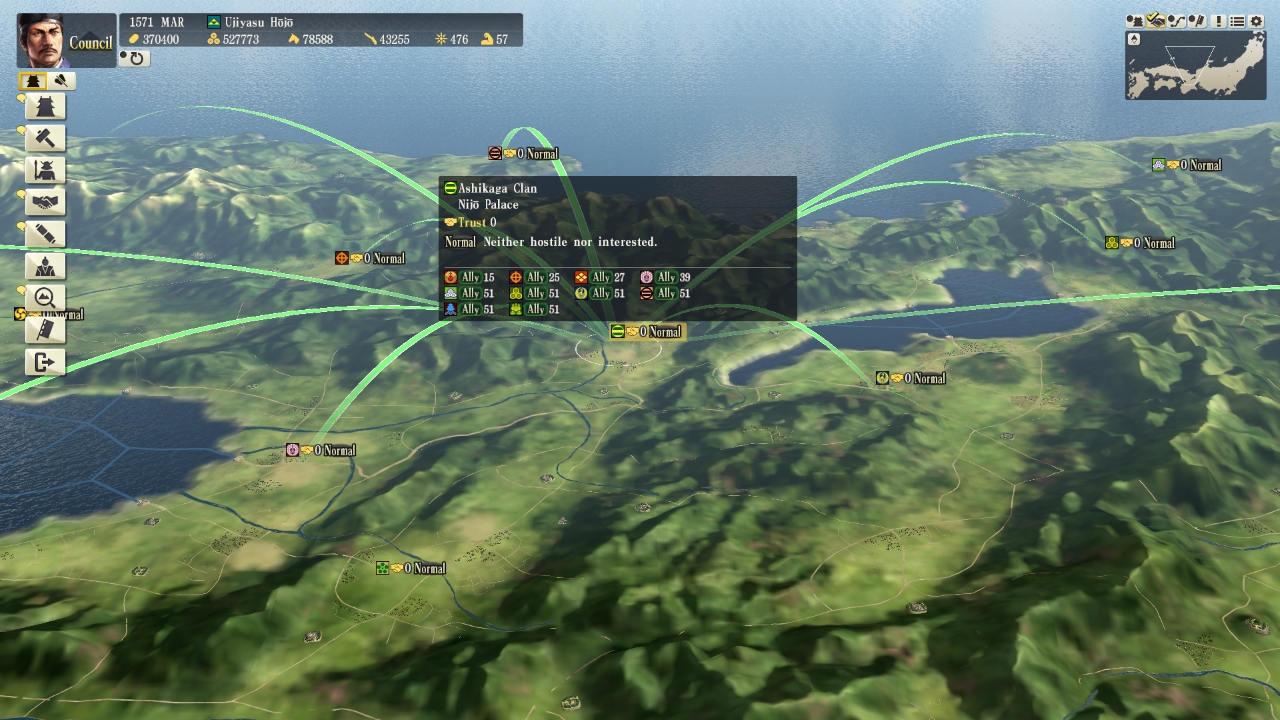Select the samurai military icon in the sidebar
The height and width of the screenshot is (720, 1280).
tap(43, 171)
